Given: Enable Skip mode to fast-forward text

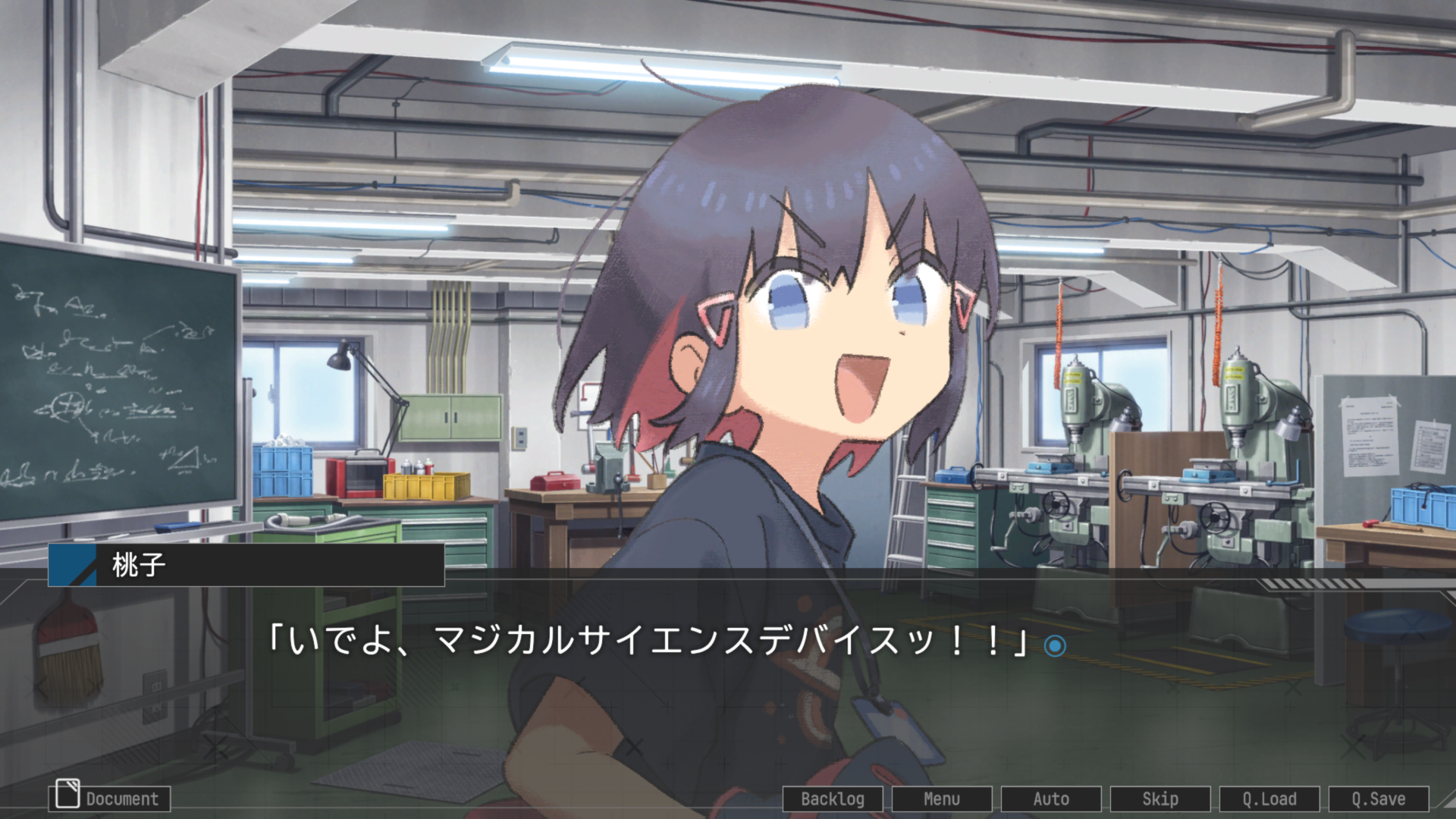Looking at the screenshot, I should 1161,799.
